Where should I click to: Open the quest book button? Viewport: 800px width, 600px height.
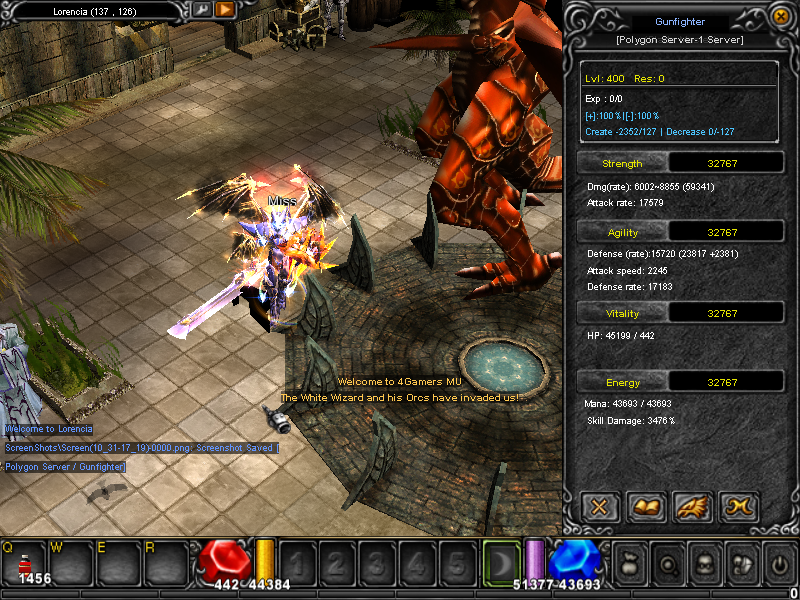pyautogui.click(x=645, y=506)
